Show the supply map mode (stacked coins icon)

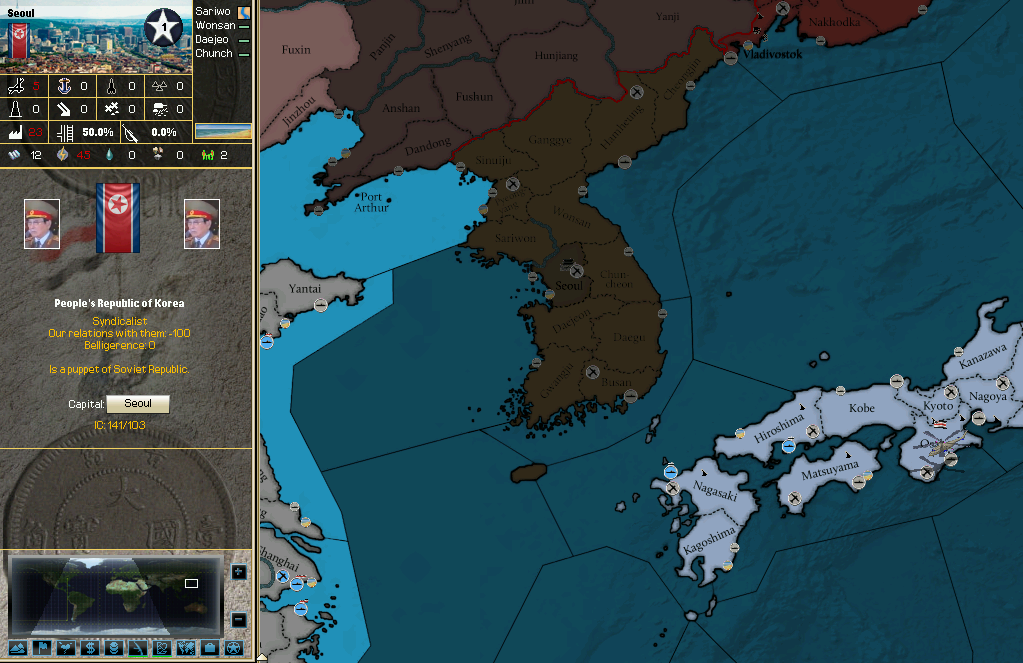[x=113, y=648]
